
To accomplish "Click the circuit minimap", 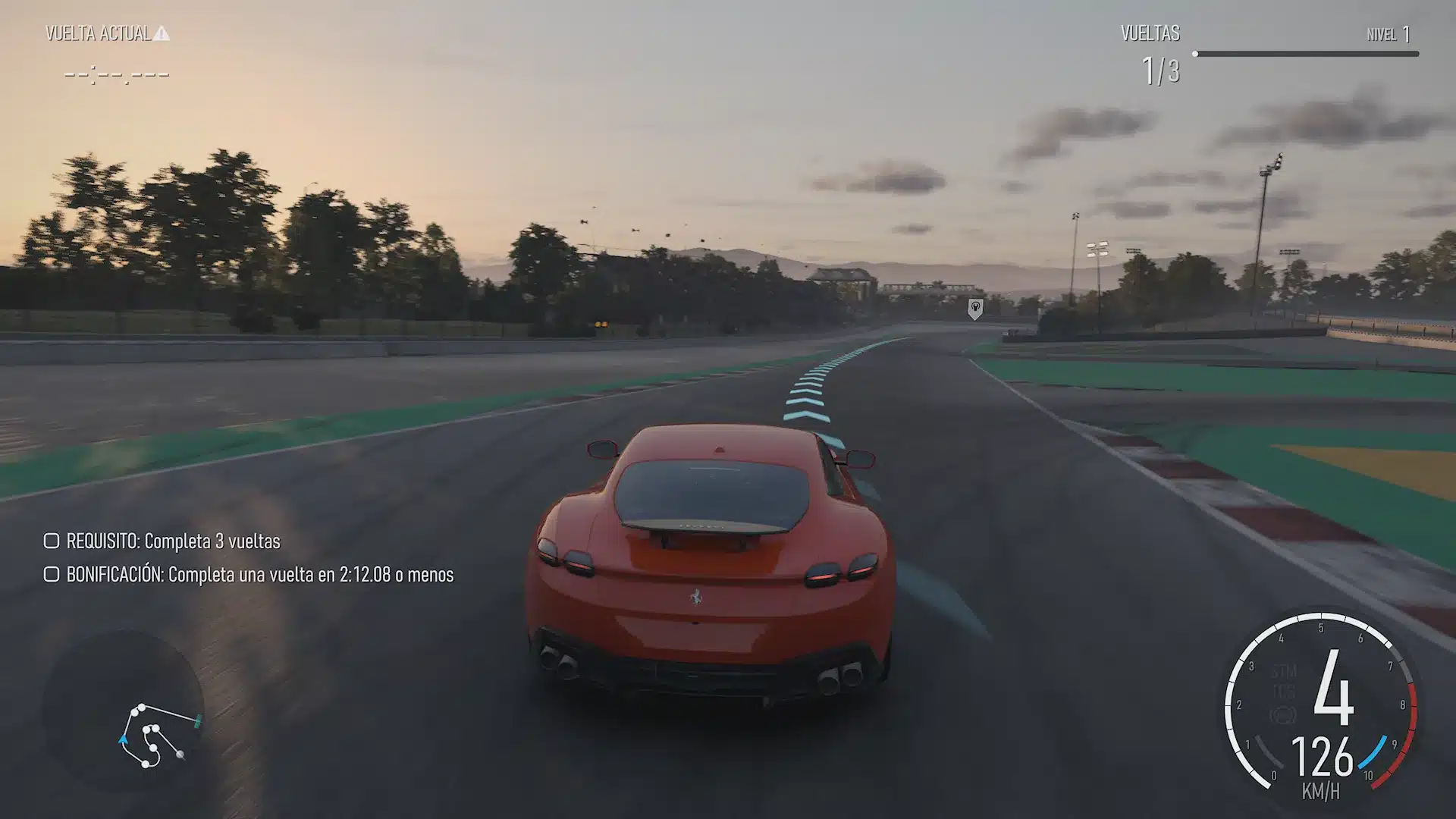I will [x=157, y=734].
